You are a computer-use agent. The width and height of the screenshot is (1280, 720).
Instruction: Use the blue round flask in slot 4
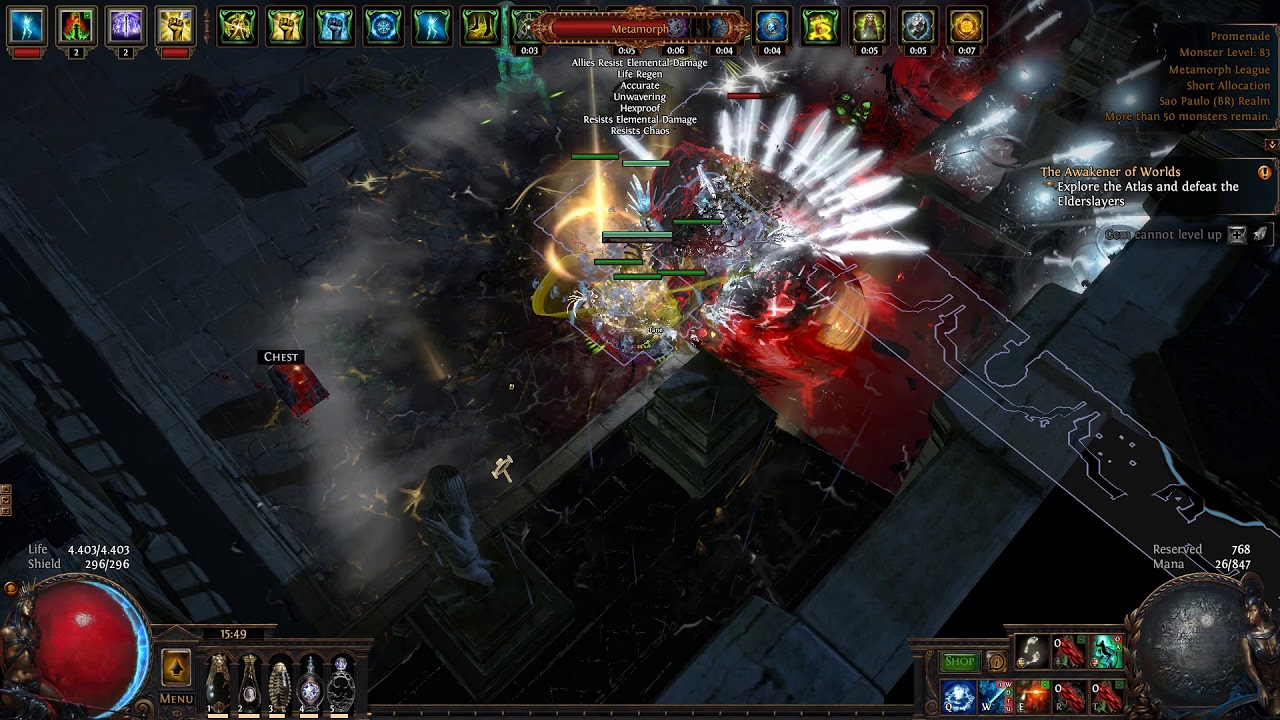coord(311,683)
